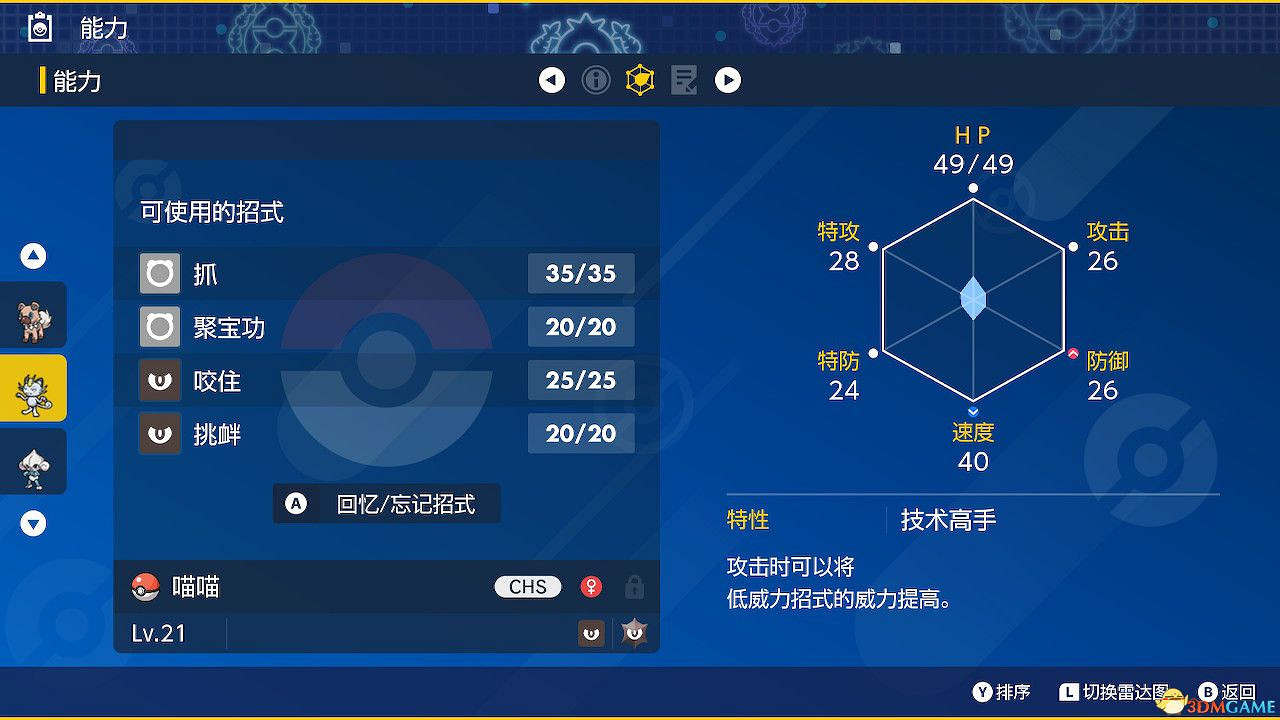The height and width of the screenshot is (720, 1280).
Task: Click the female gender symbol
Action: tap(593, 587)
